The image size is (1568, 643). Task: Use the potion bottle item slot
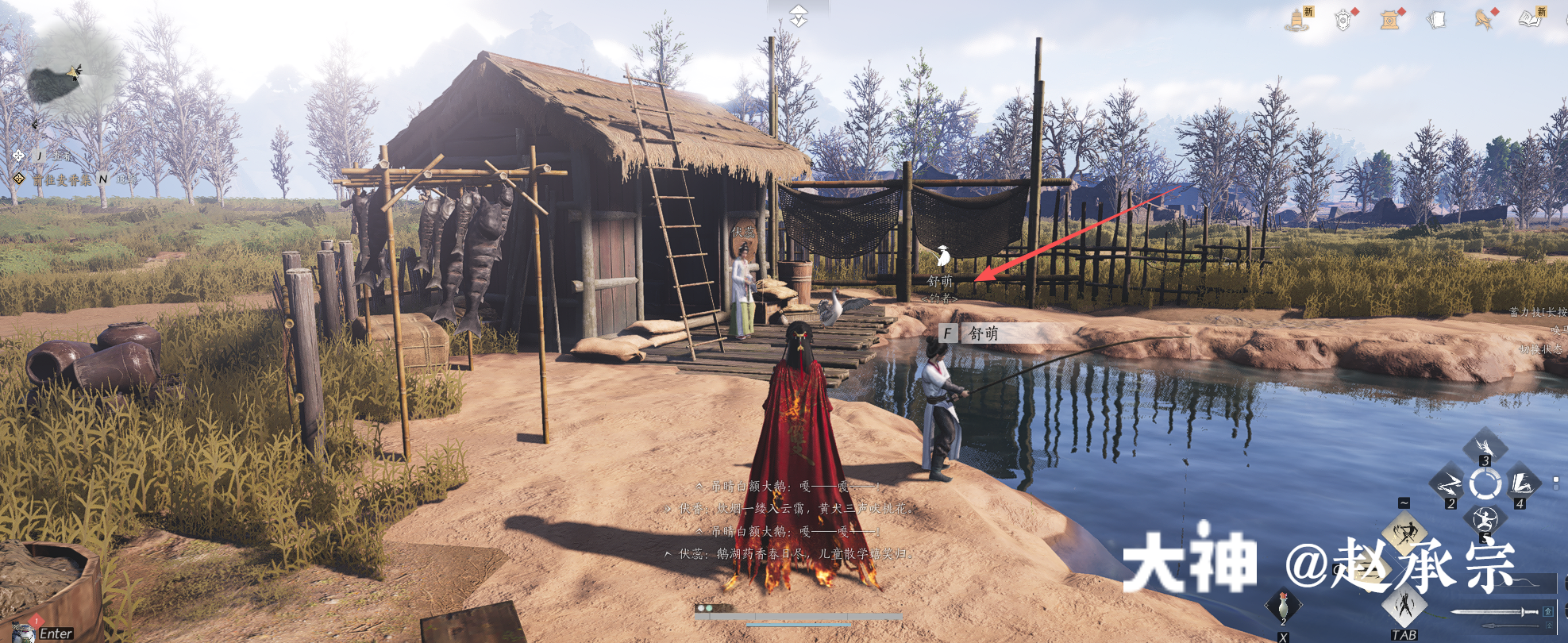point(1283,607)
